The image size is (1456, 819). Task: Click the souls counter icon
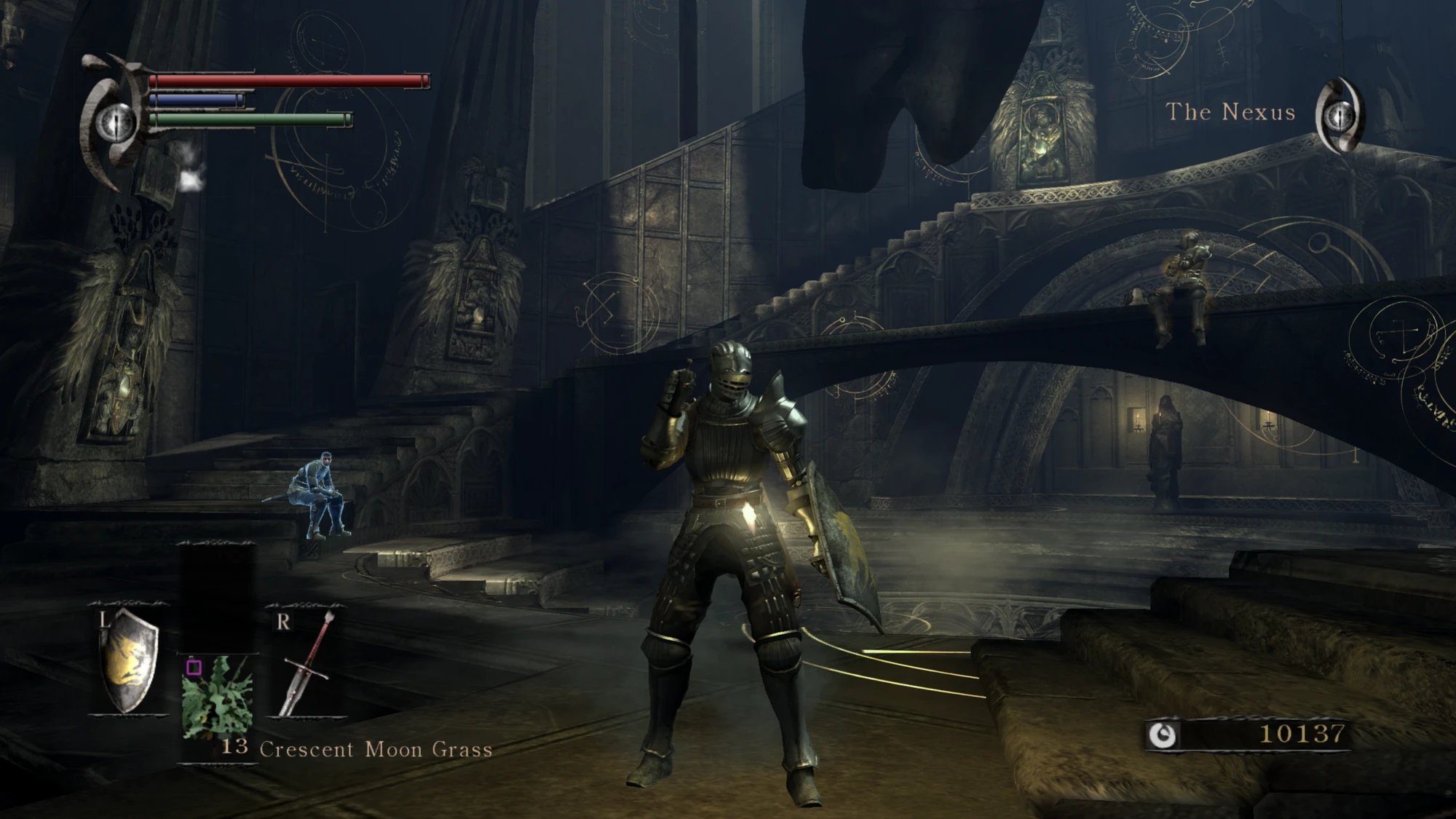[x=1161, y=735]
